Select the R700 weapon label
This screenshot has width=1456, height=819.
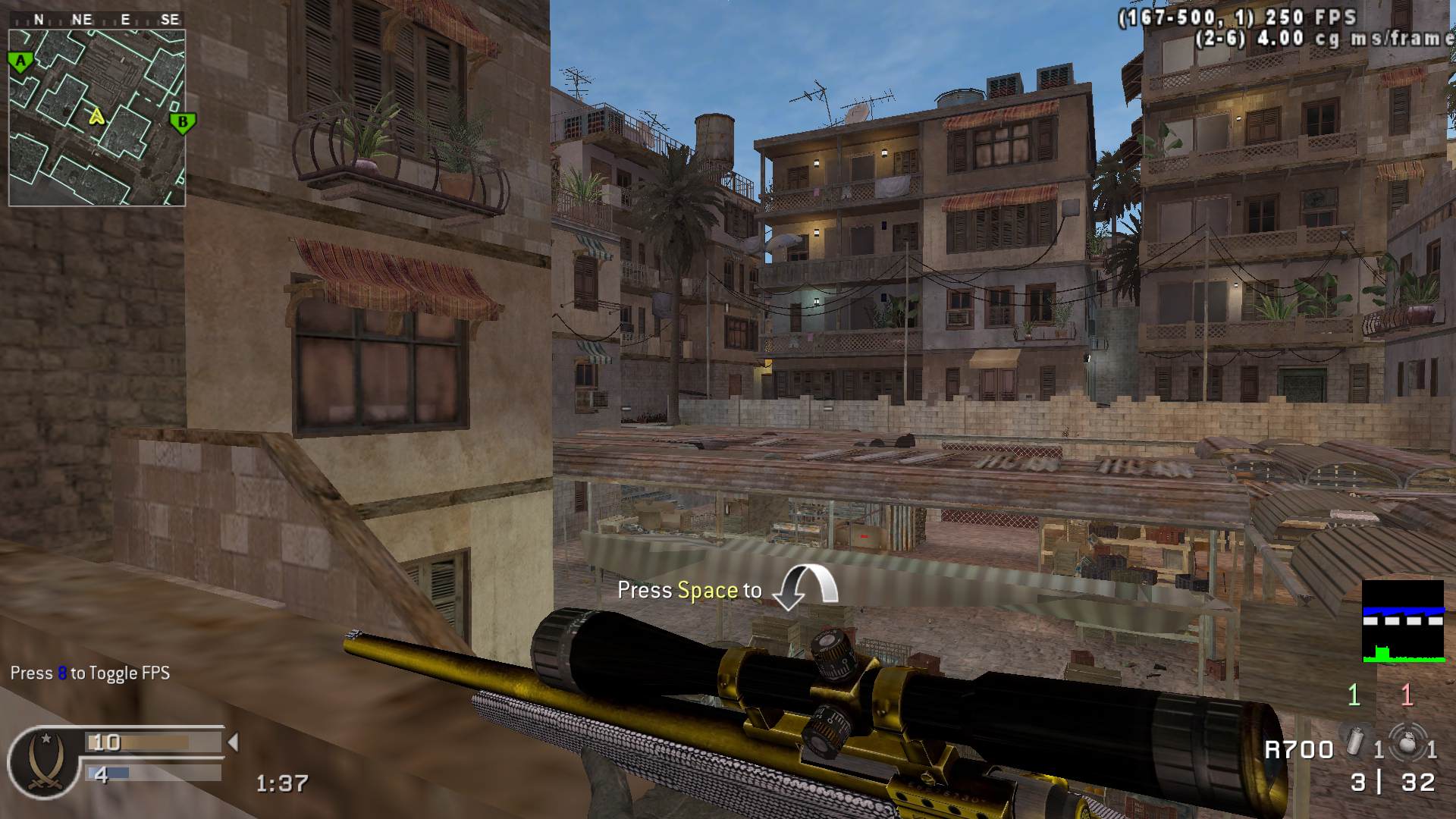[1298, 749]
